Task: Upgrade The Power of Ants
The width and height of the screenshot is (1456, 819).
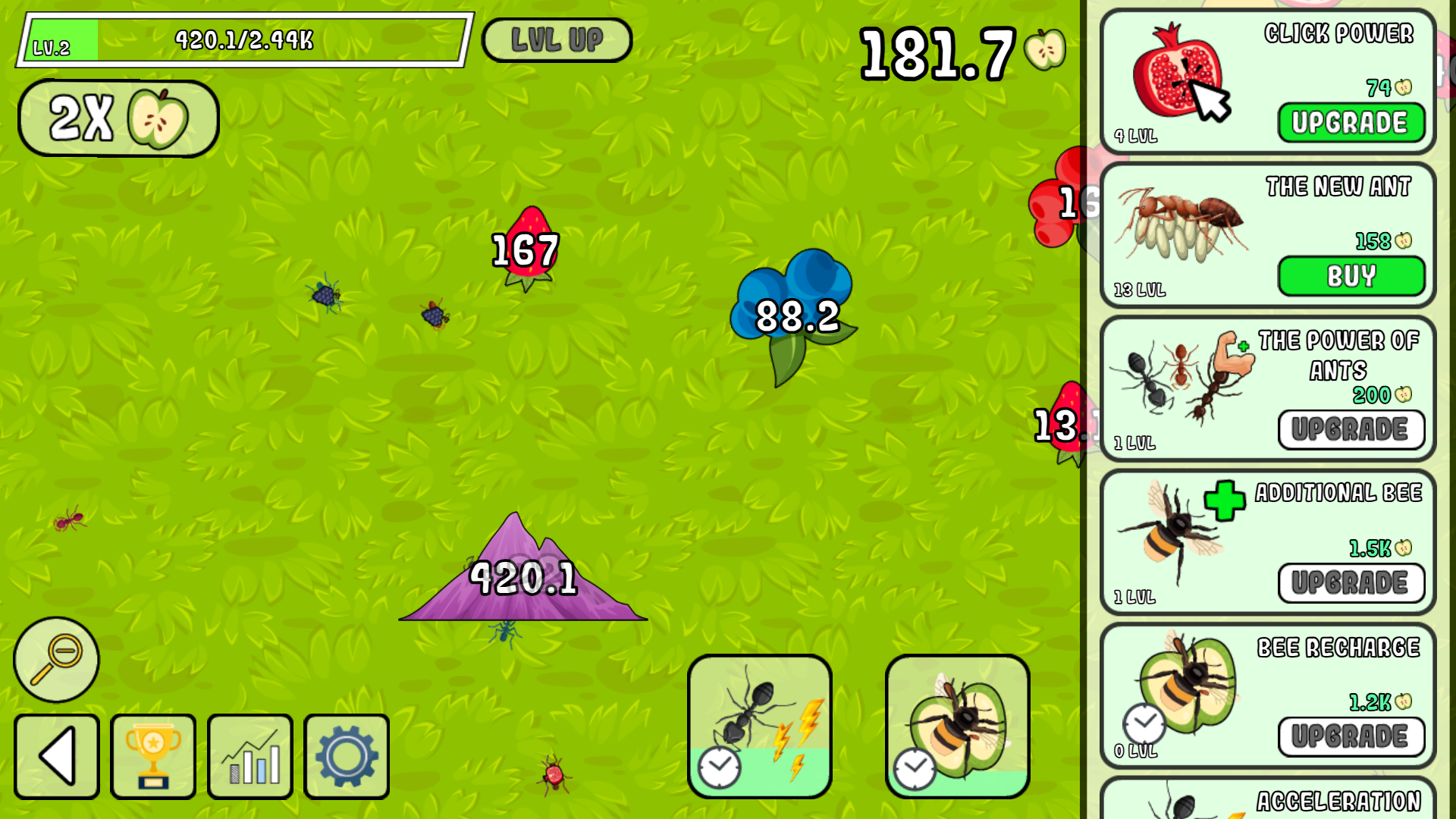Action: click(1351, 430)
